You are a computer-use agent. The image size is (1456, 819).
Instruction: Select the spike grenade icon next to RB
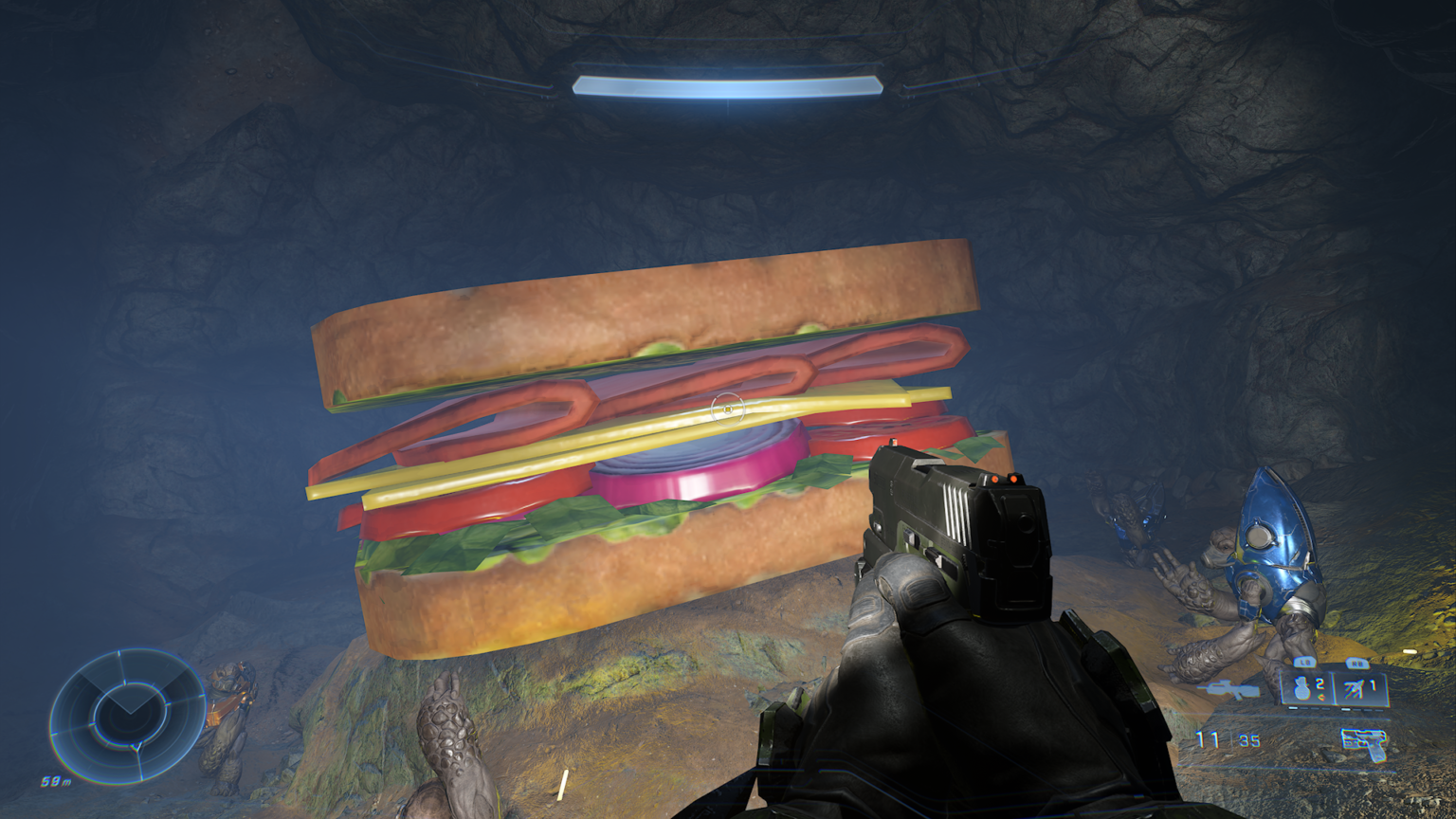[x=1353, y=686]
